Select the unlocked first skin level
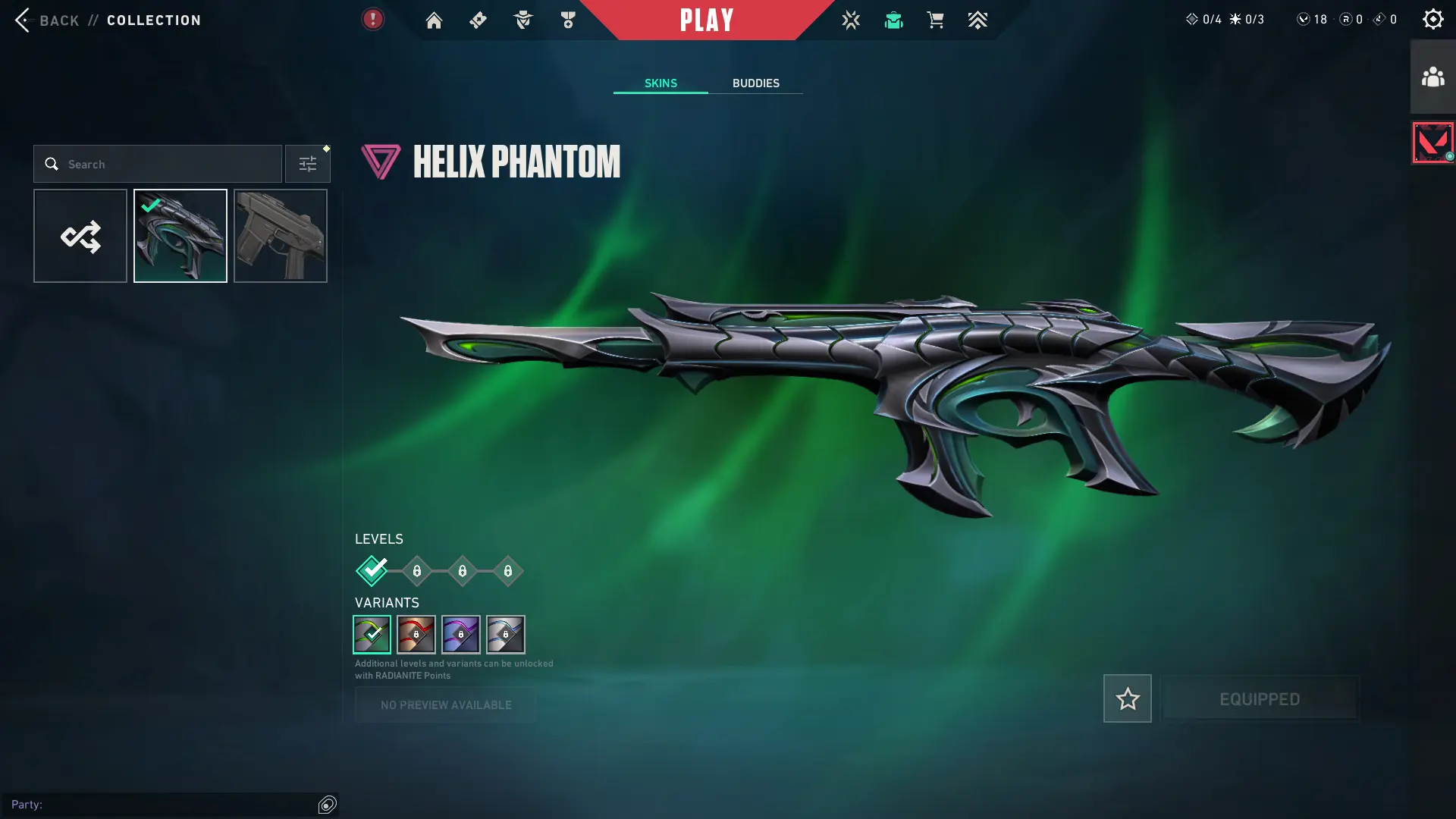 coord(372,571)
